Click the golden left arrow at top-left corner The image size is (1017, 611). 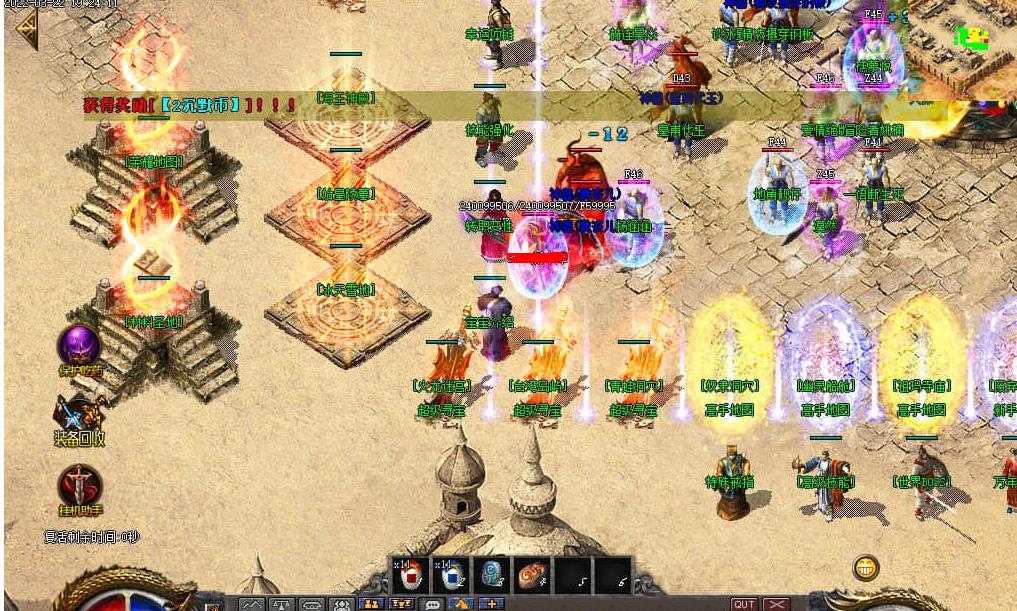[24, 30]
